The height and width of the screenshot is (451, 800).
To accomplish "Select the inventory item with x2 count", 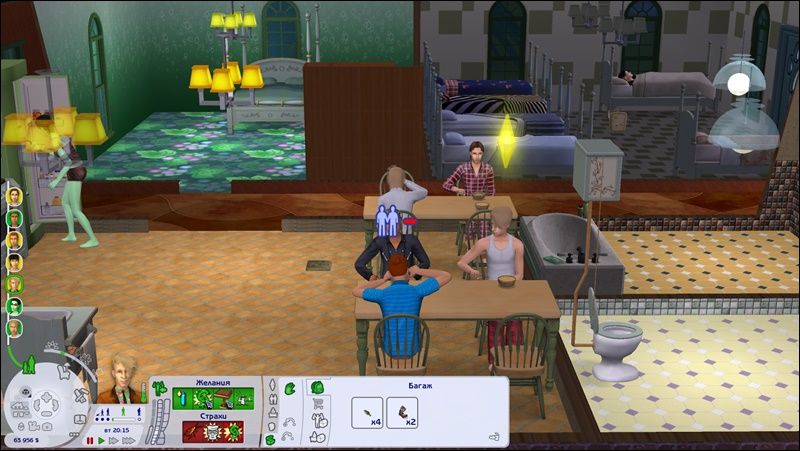I will (x=402, y=413).
